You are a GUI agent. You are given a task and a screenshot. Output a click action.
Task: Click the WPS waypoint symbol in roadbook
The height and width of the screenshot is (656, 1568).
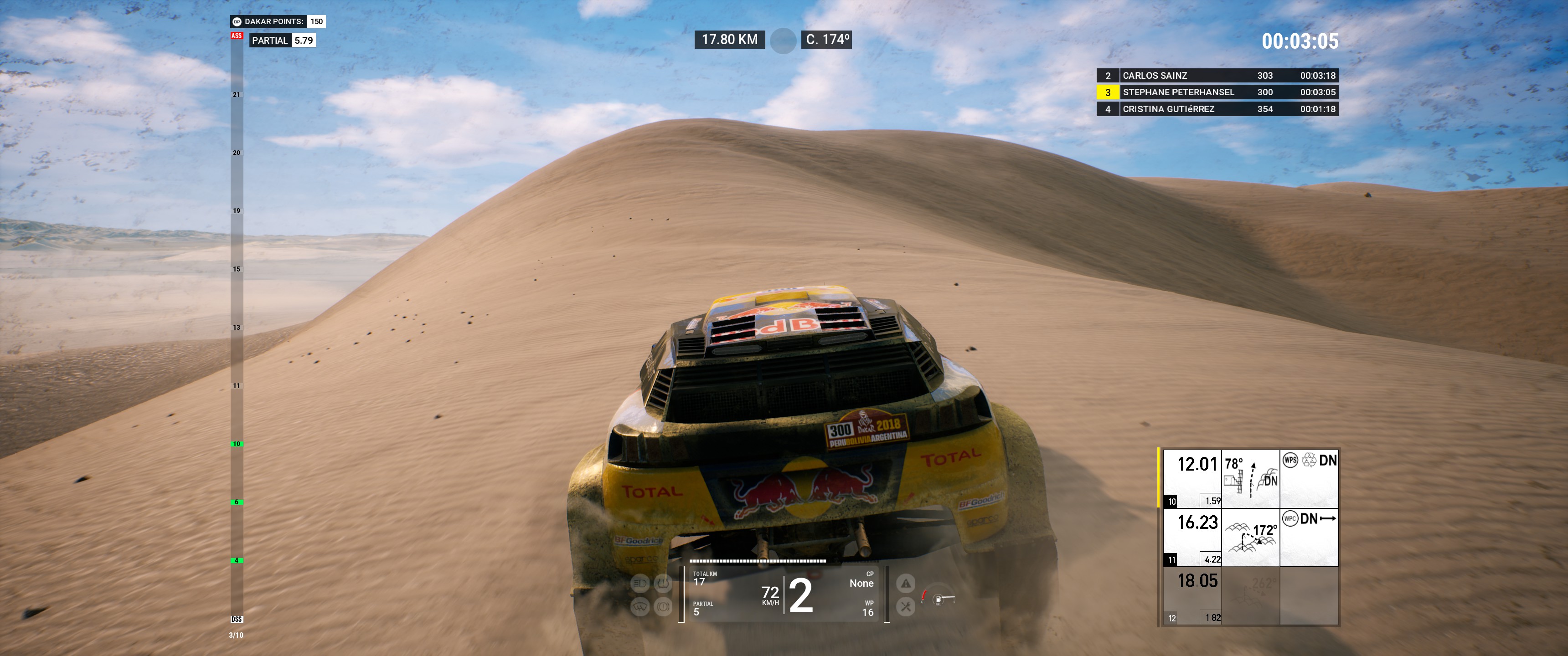tap(1290, 460)
